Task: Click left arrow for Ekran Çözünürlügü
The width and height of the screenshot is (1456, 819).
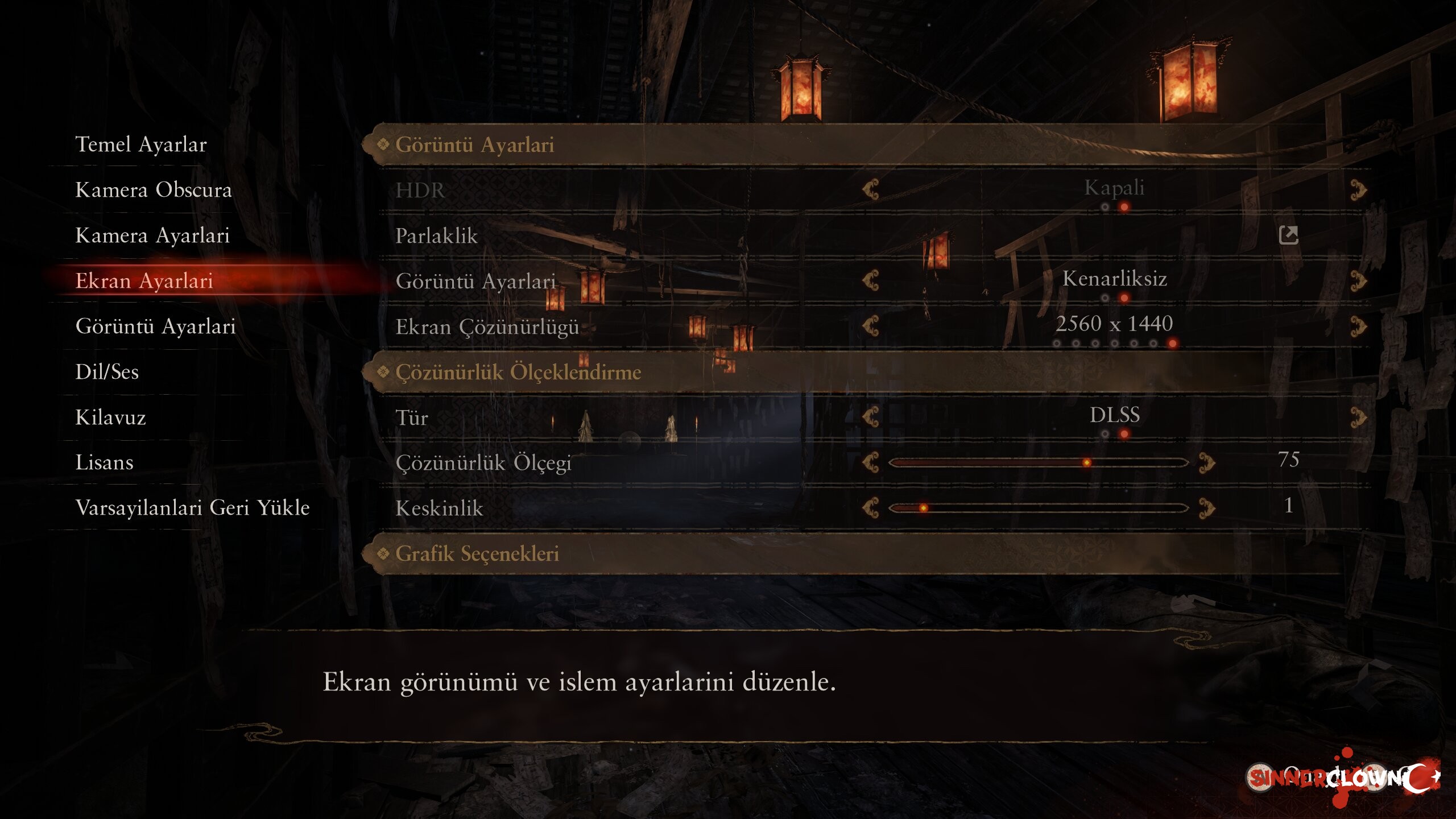Action: (871, 326)
